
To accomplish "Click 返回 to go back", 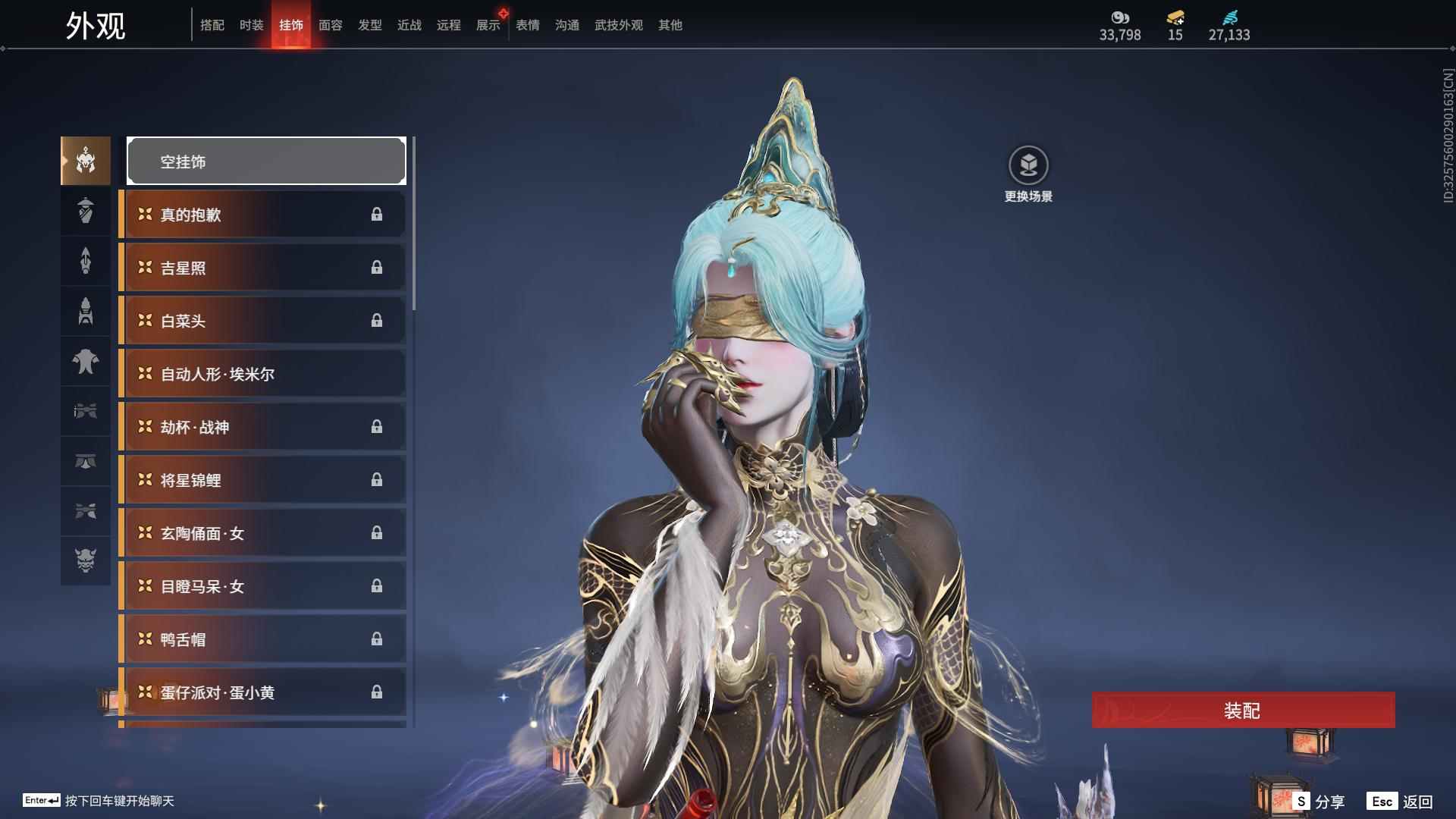I will pyautogui.click(x=1401, y=801).
